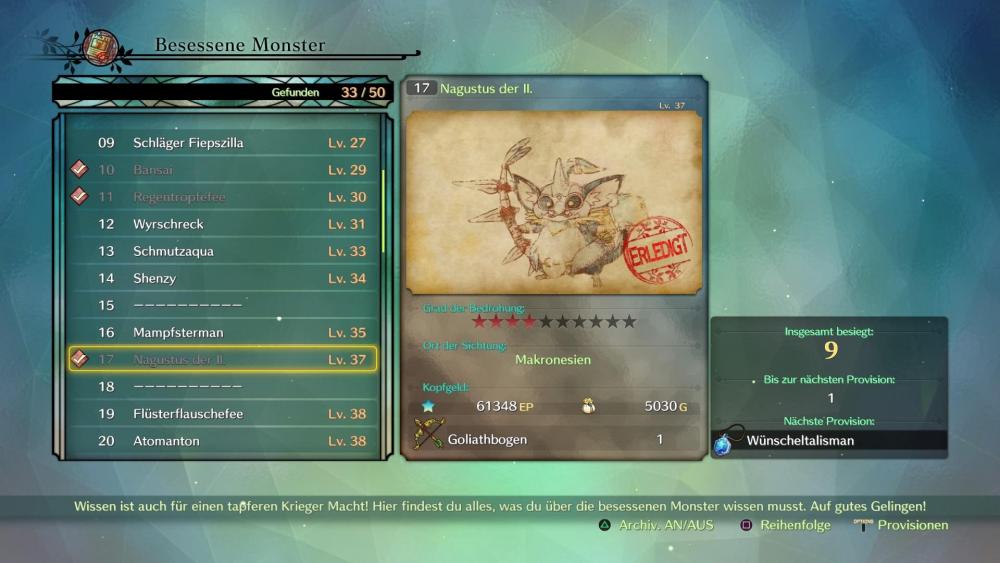Open the Wyrschreck monster entry
1000x563 pixels.
pos(222,224)
